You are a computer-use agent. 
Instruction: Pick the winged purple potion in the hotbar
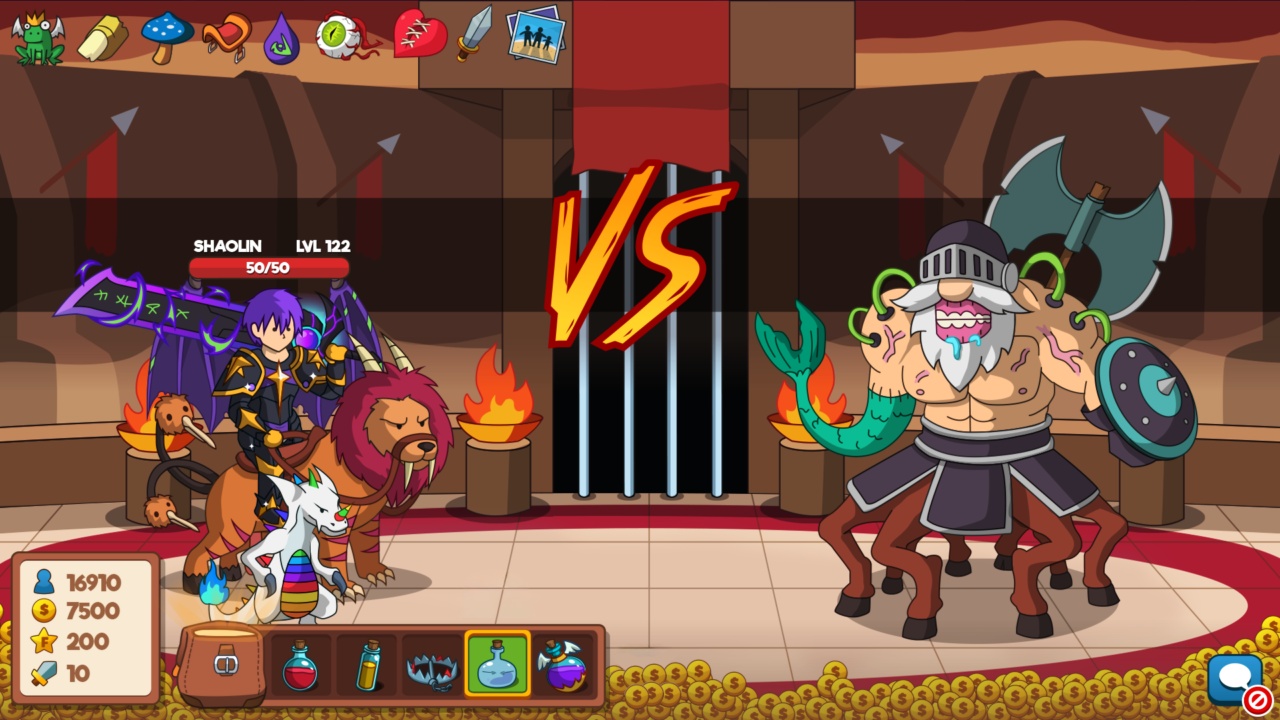pyautogui.click(x=562, y=668)
